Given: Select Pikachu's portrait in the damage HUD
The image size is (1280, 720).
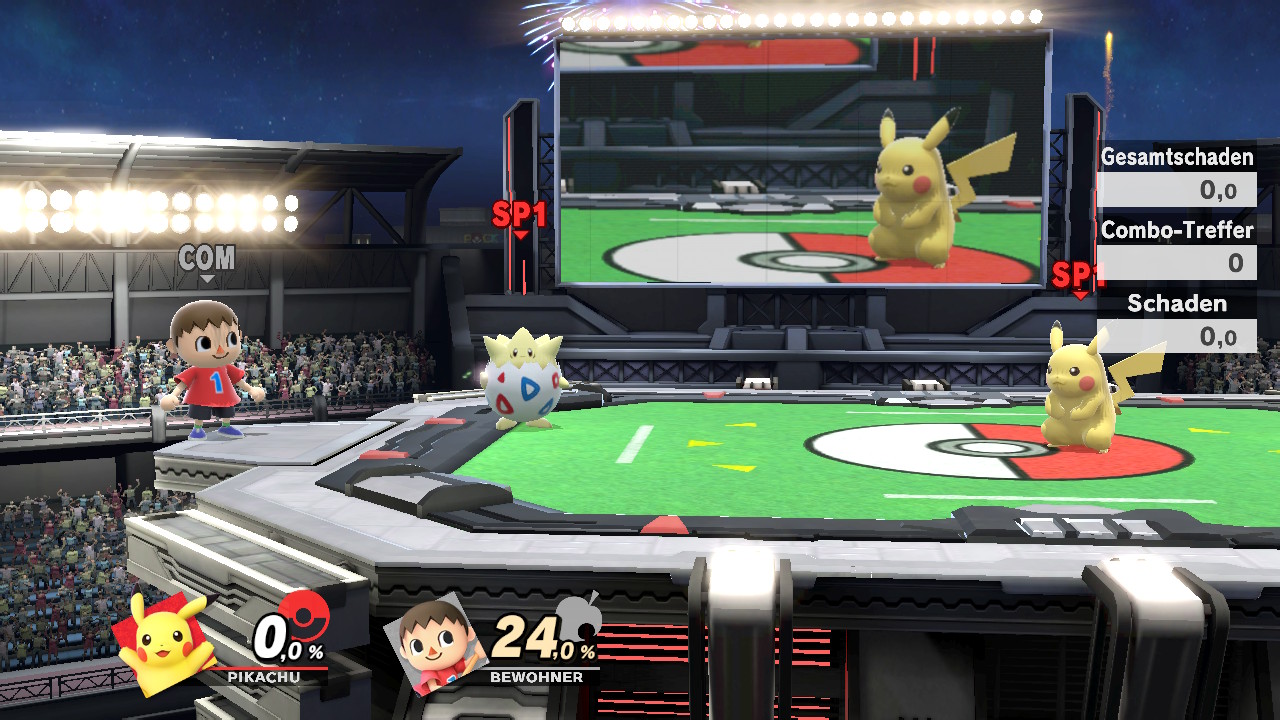Looking at the screenshot, I should pyautogui.click(x=165, y=642).
